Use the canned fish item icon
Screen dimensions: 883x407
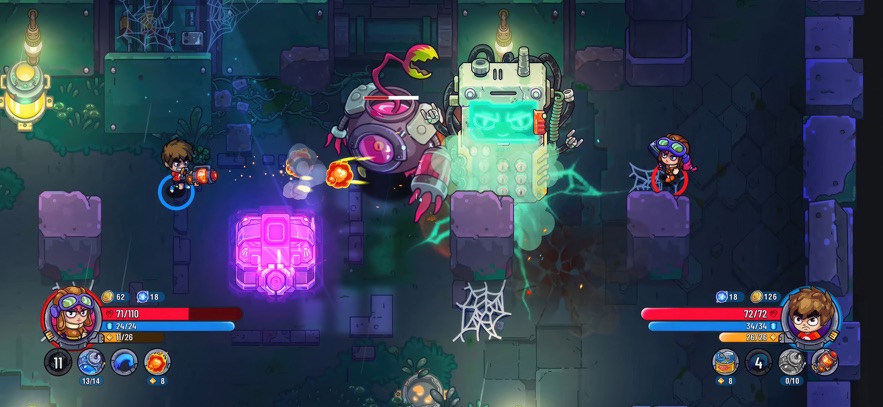[x=725, y=361]
